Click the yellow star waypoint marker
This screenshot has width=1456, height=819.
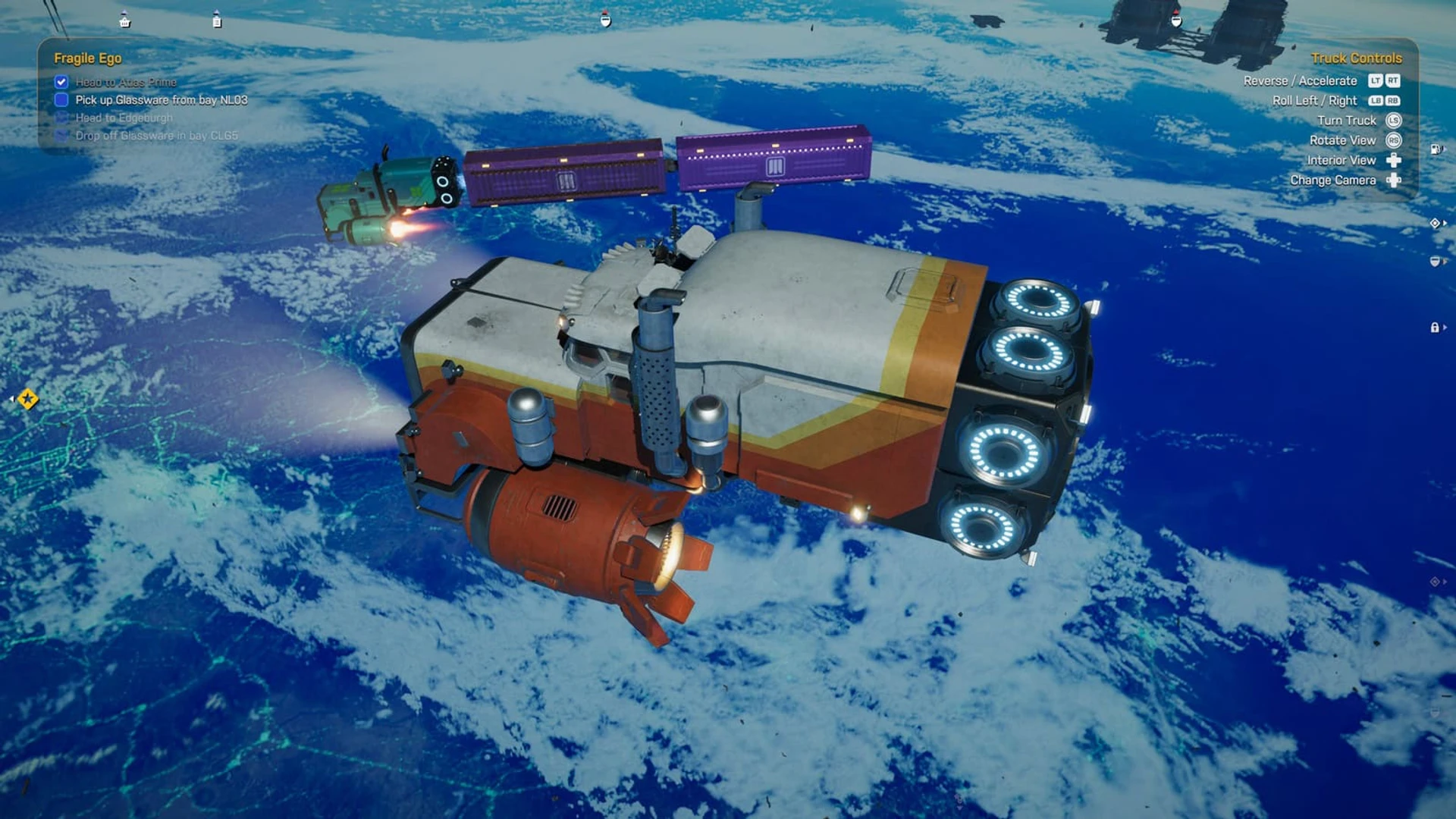tap(28, 398)
